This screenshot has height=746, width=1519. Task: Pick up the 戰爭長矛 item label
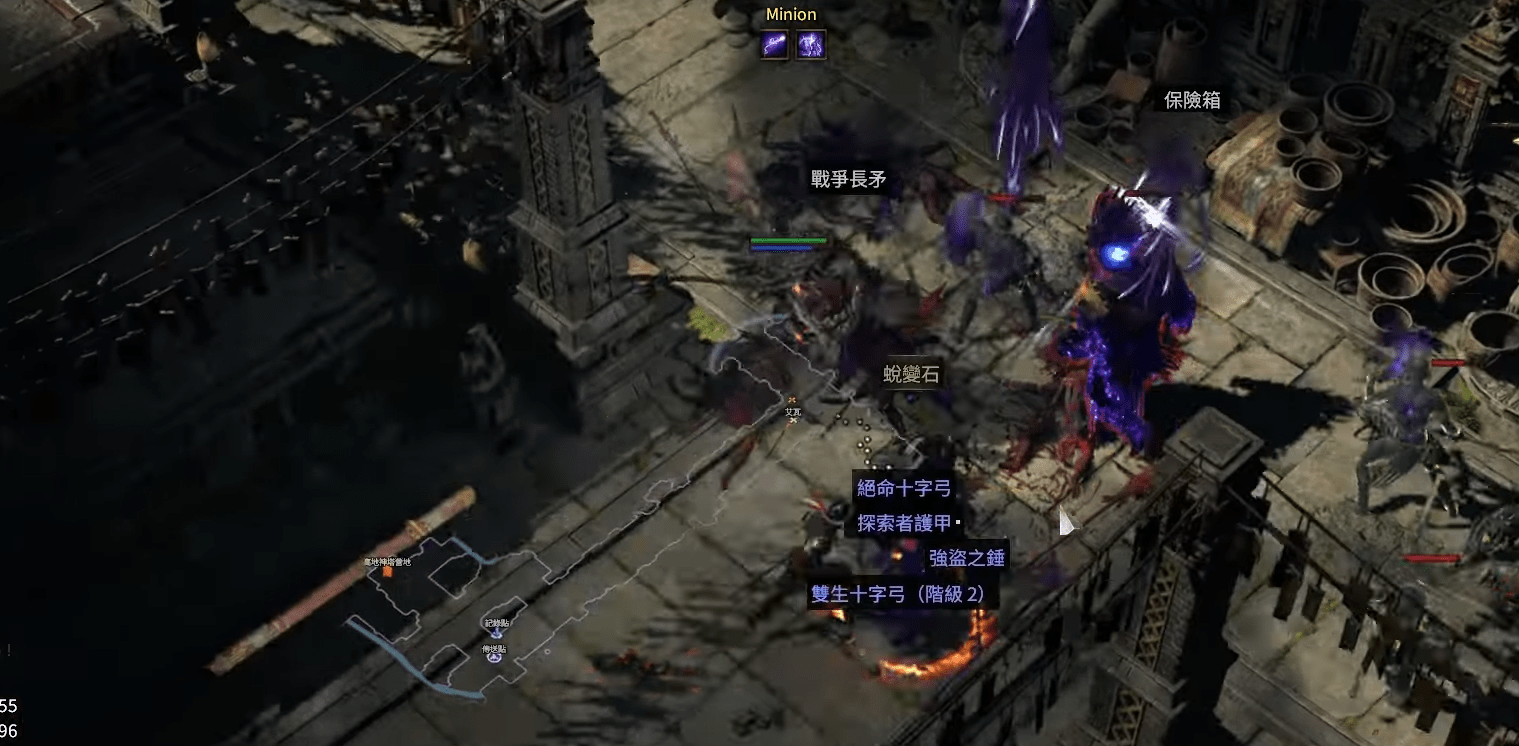coord(848,179)
